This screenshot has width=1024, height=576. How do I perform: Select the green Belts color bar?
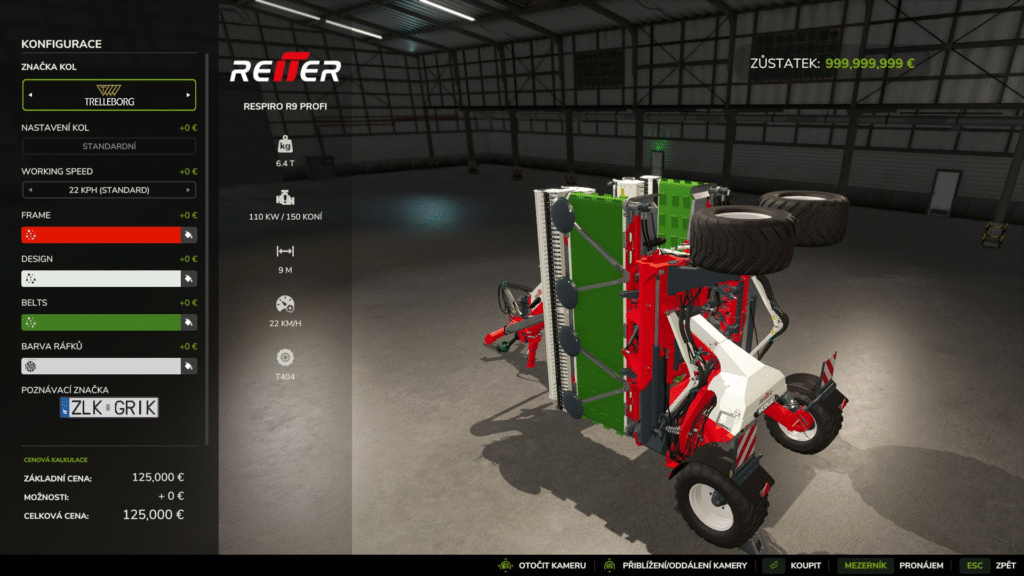100,322
